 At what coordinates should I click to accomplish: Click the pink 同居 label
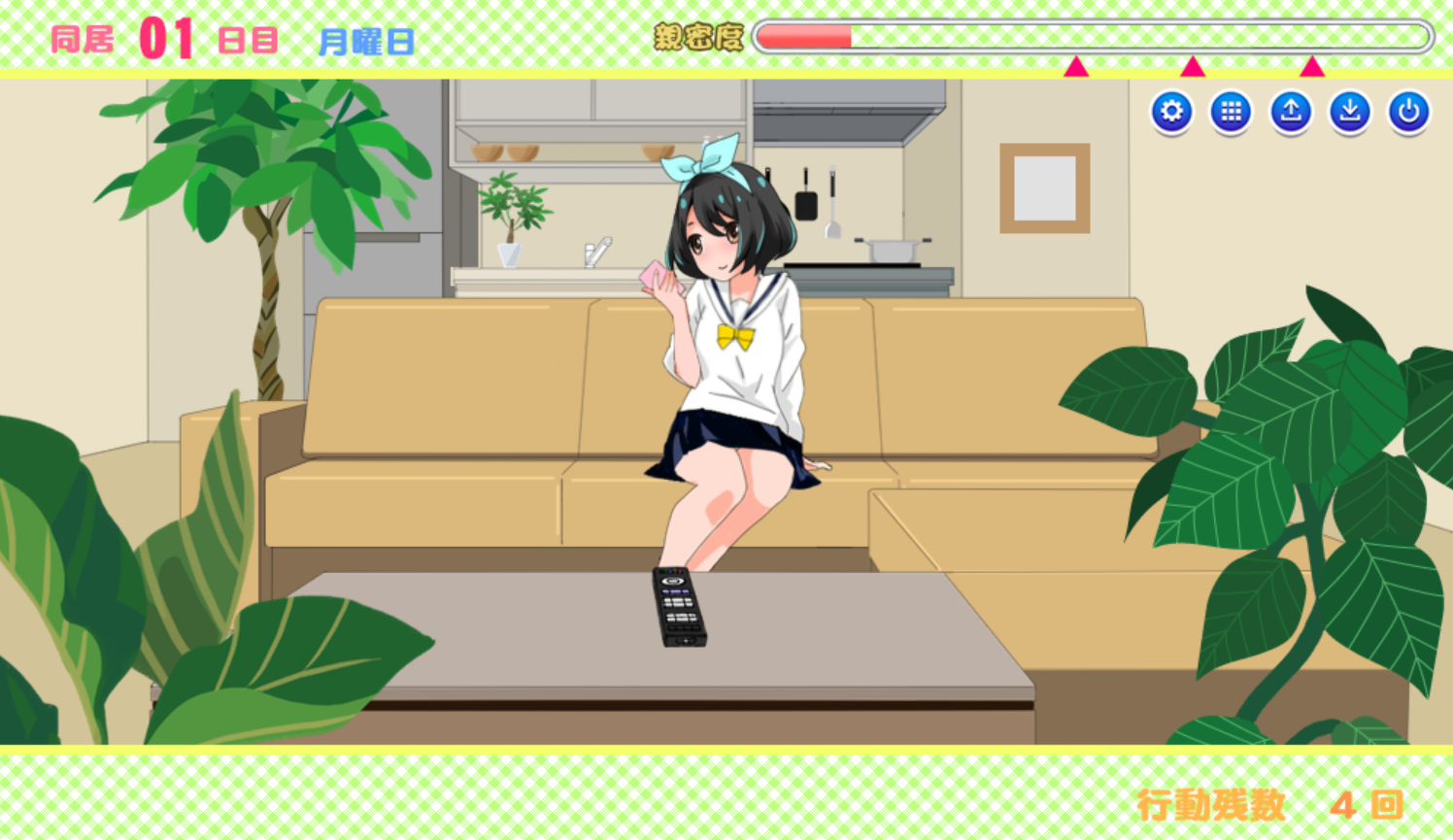82,39
